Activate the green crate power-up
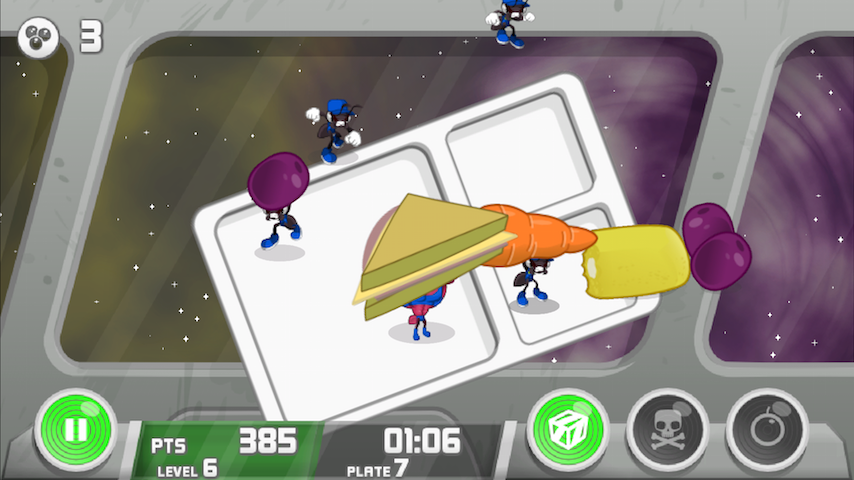 pos(568,431)
